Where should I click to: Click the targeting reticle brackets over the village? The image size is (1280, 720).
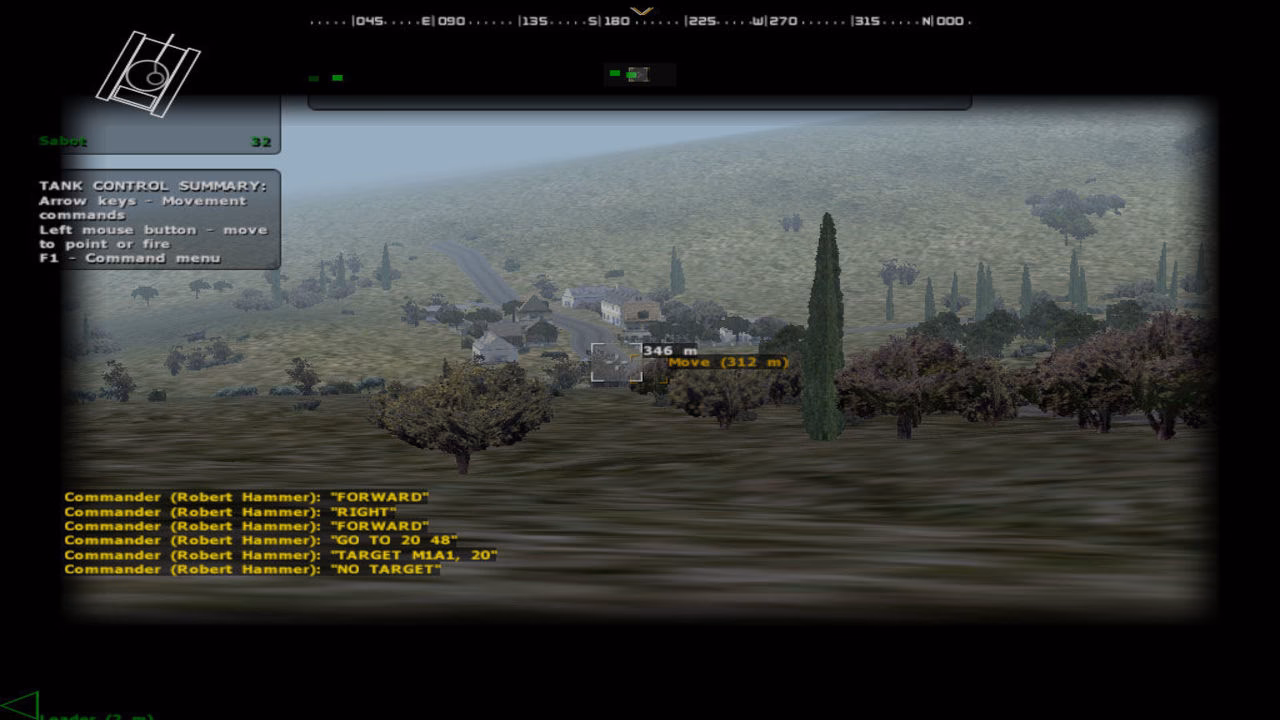point(617,362)
